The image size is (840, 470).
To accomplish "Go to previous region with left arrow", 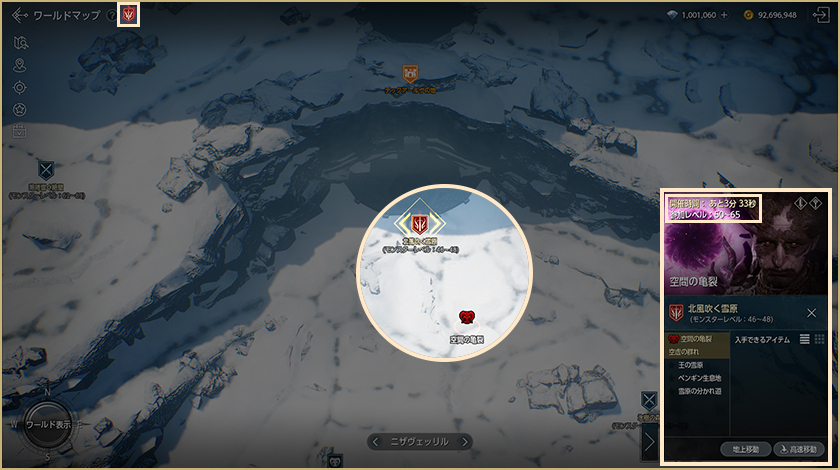I will click(375, 441).
